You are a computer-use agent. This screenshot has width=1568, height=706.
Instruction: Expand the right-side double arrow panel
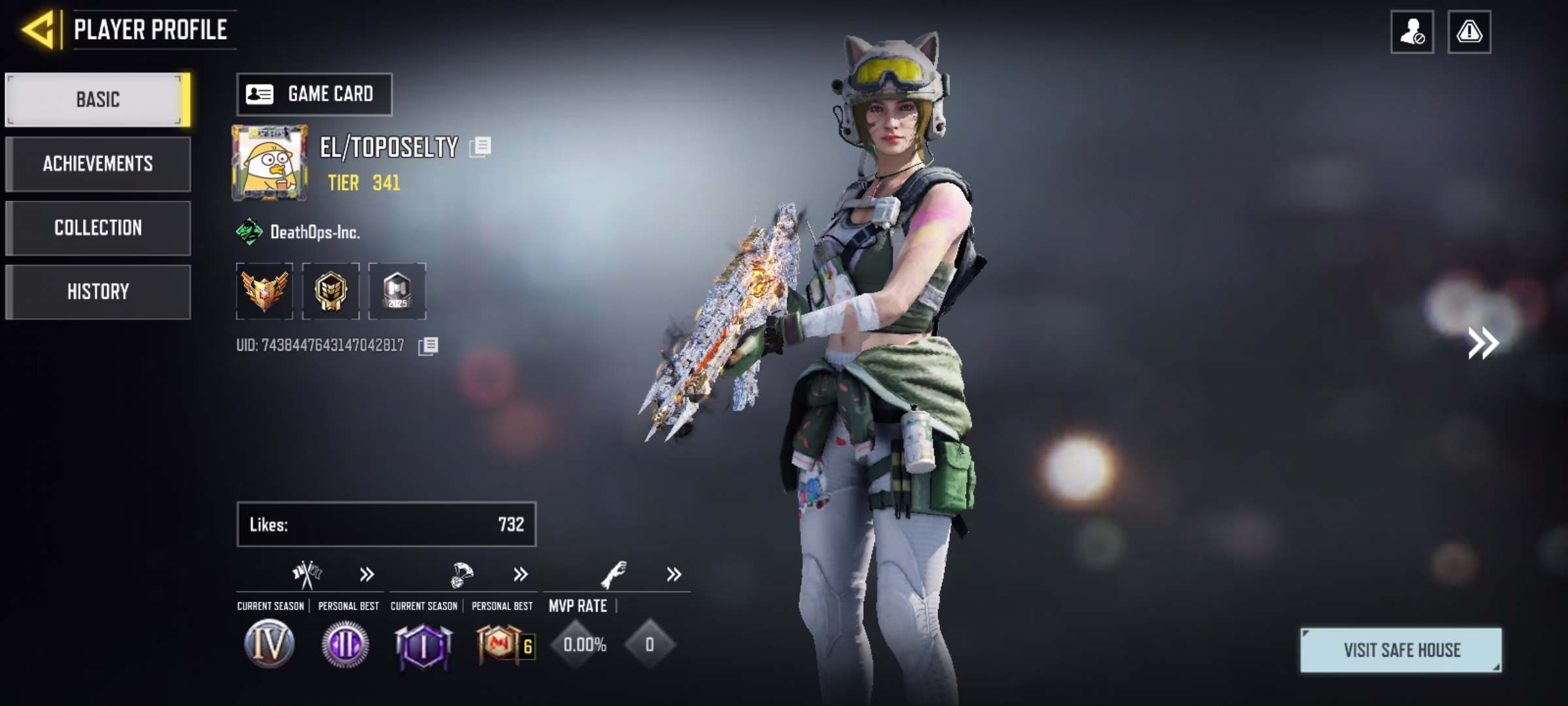1483,343
